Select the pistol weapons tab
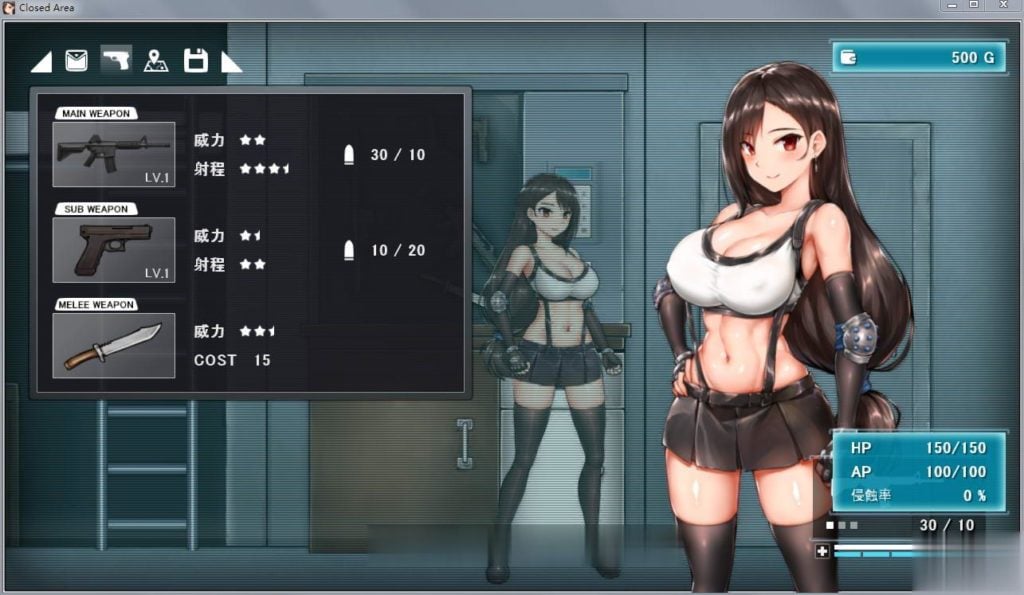Image resolution: width=1024 pixels, height=595 pixels. coord(116,61)
